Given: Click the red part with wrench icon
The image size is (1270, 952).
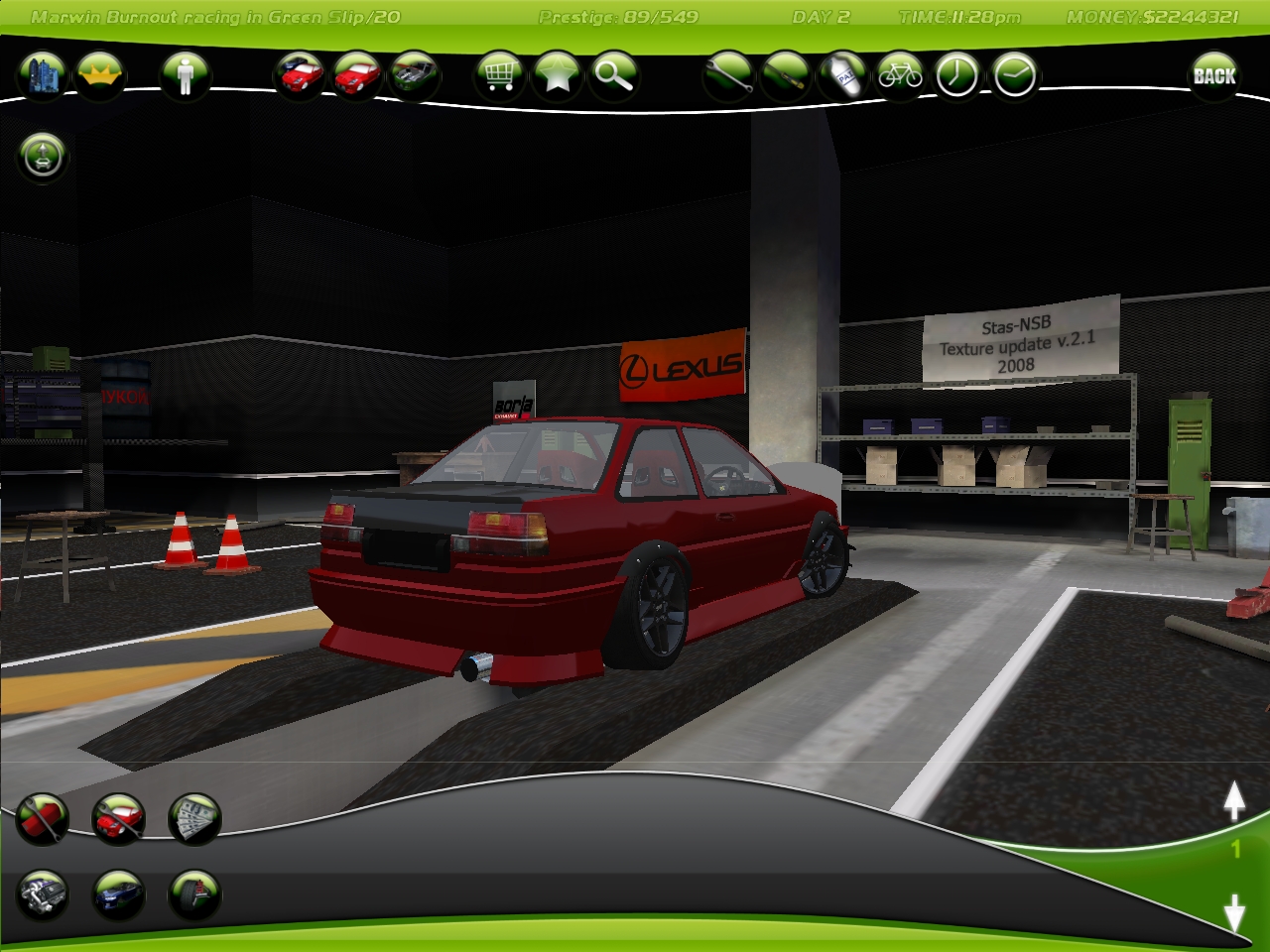Looking at the screenshot, I should [x=43, y=818].
